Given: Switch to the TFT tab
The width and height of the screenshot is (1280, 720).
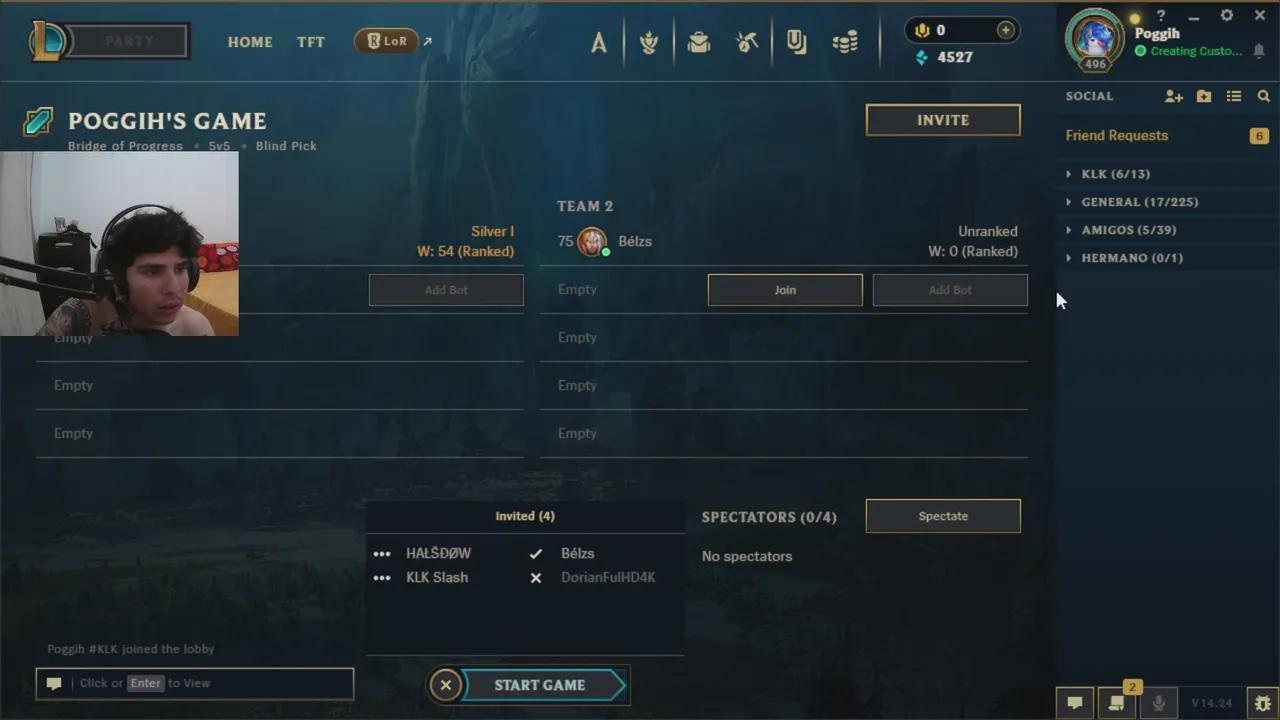Looking at the screenshot, I should click(x=311, y=42).
